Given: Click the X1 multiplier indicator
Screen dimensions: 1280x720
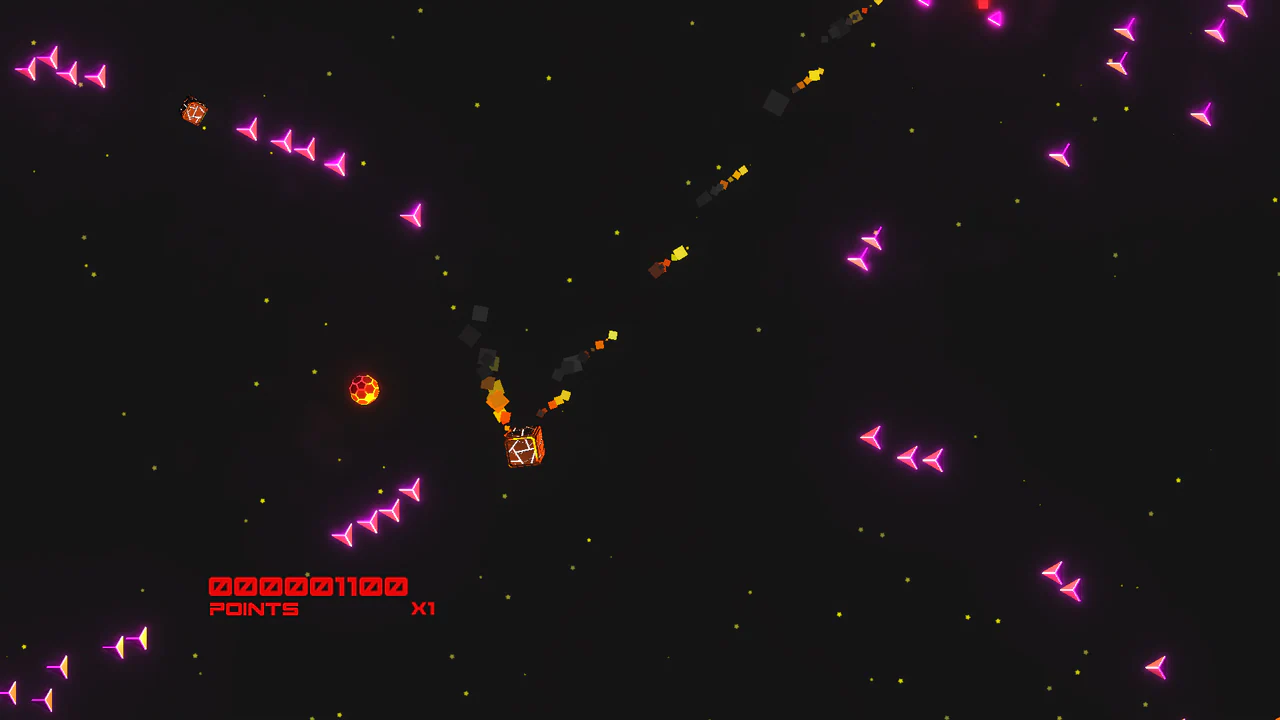Looking at the screenshot, I should pos(424,608).
